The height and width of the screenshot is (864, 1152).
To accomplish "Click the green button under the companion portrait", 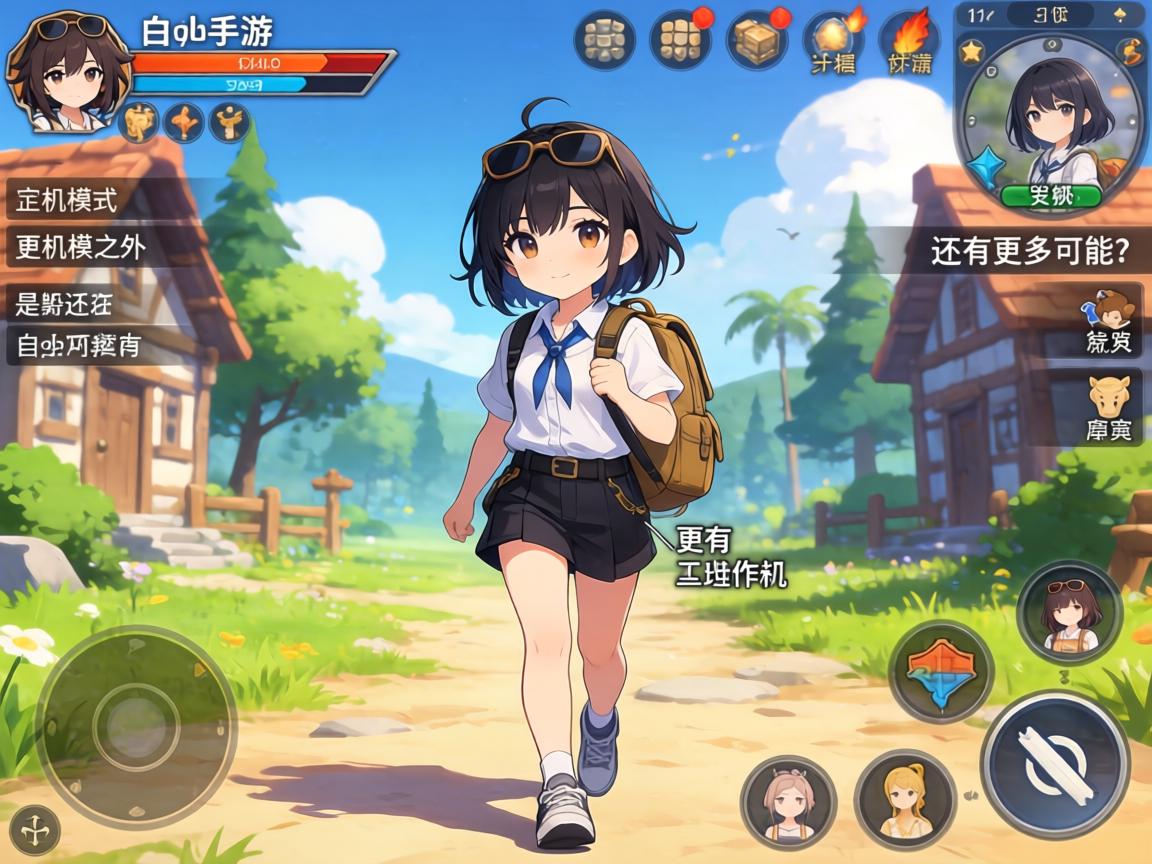I will tap(1051, 195).
